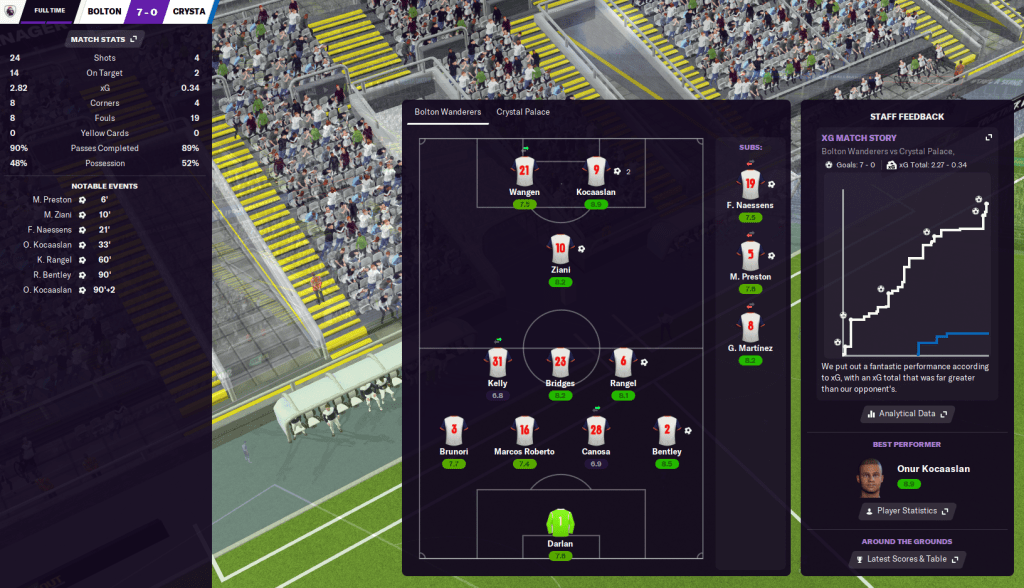This screenshot has height=588, width=1024.
Task: Show Player Statistics
Action: tap(907, 511)
